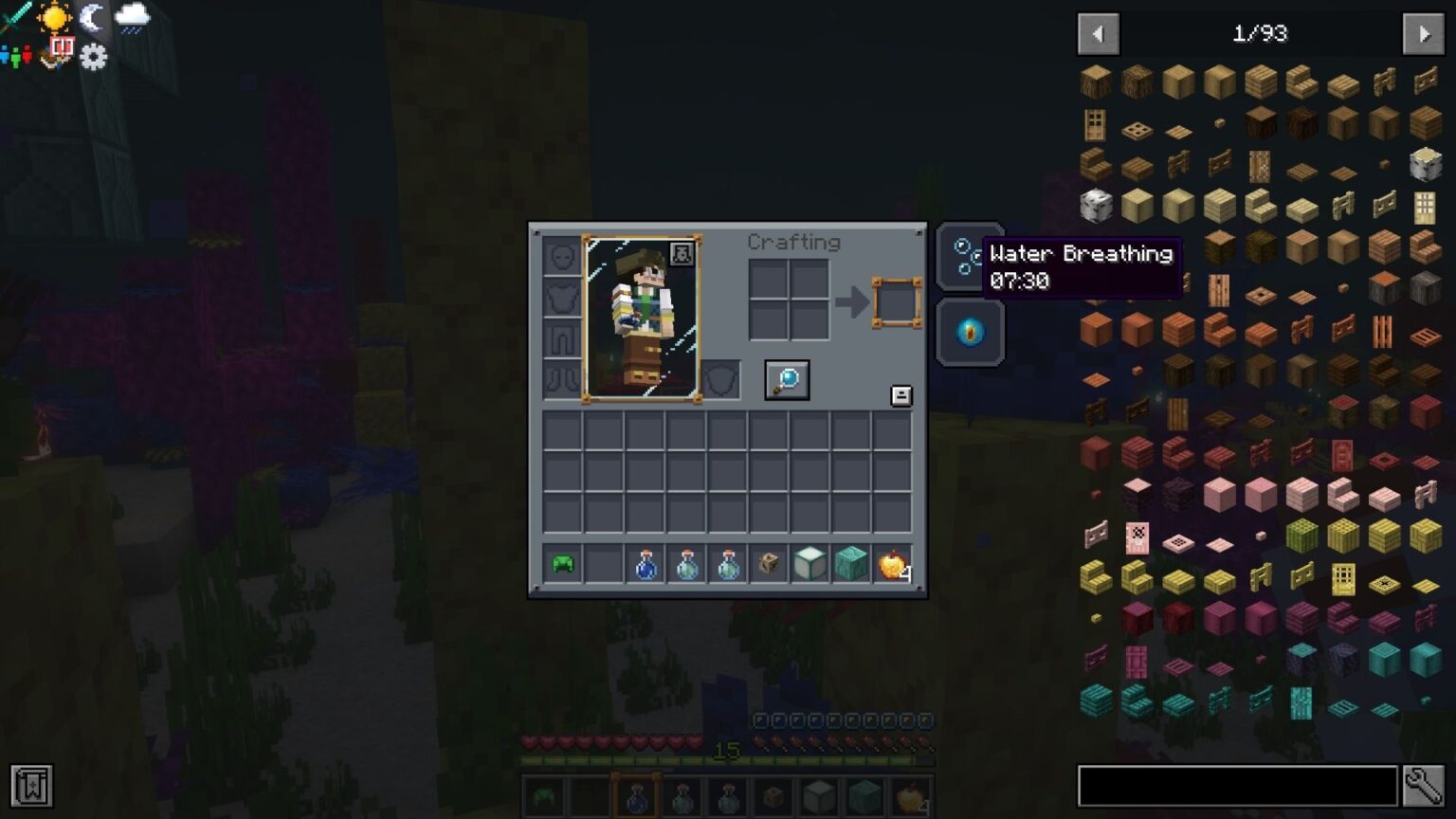
Task: Select the Conduit Power effect icon
Action: point(969,332)
